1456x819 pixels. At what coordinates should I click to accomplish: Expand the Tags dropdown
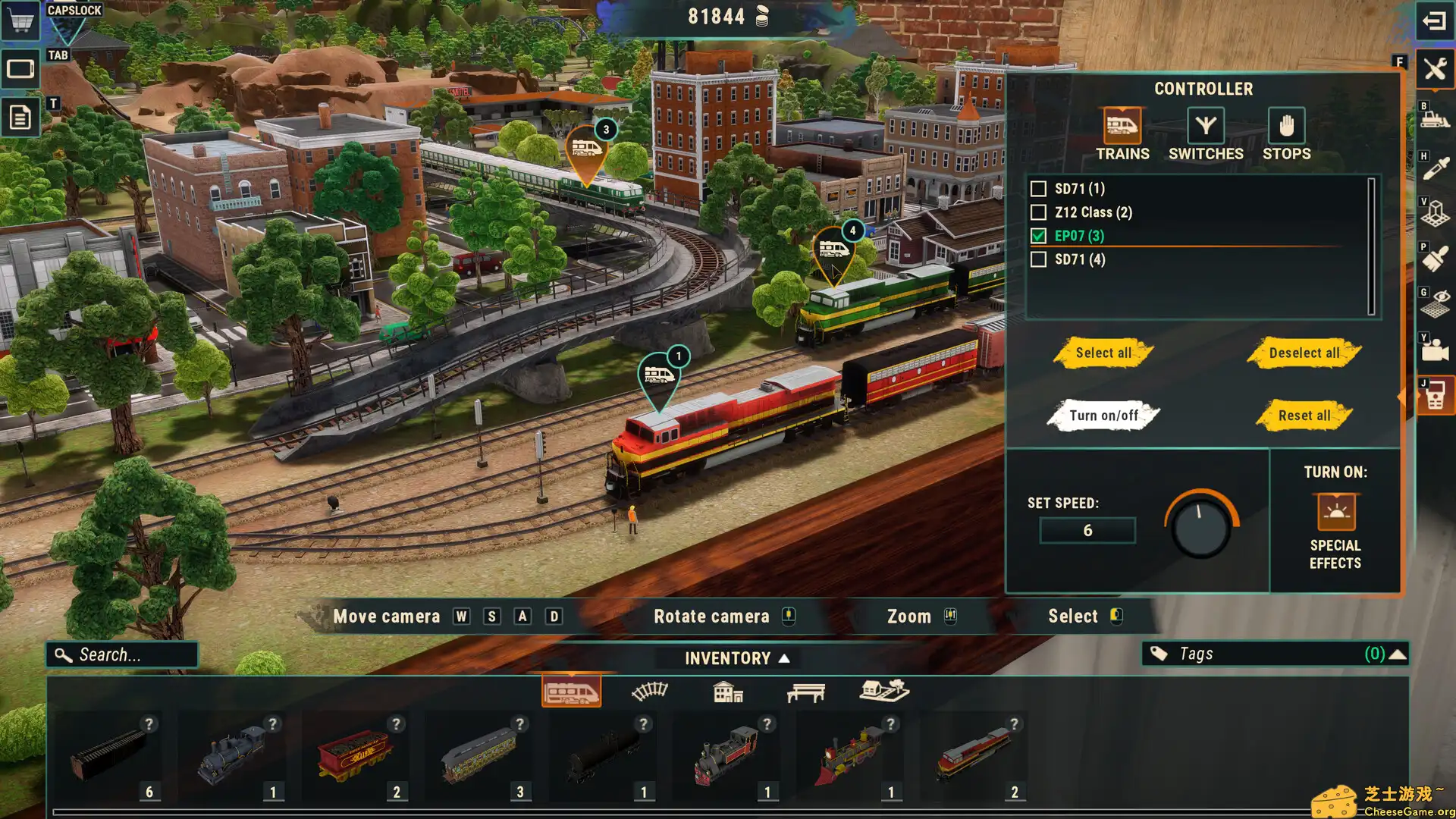[1399, 653]
